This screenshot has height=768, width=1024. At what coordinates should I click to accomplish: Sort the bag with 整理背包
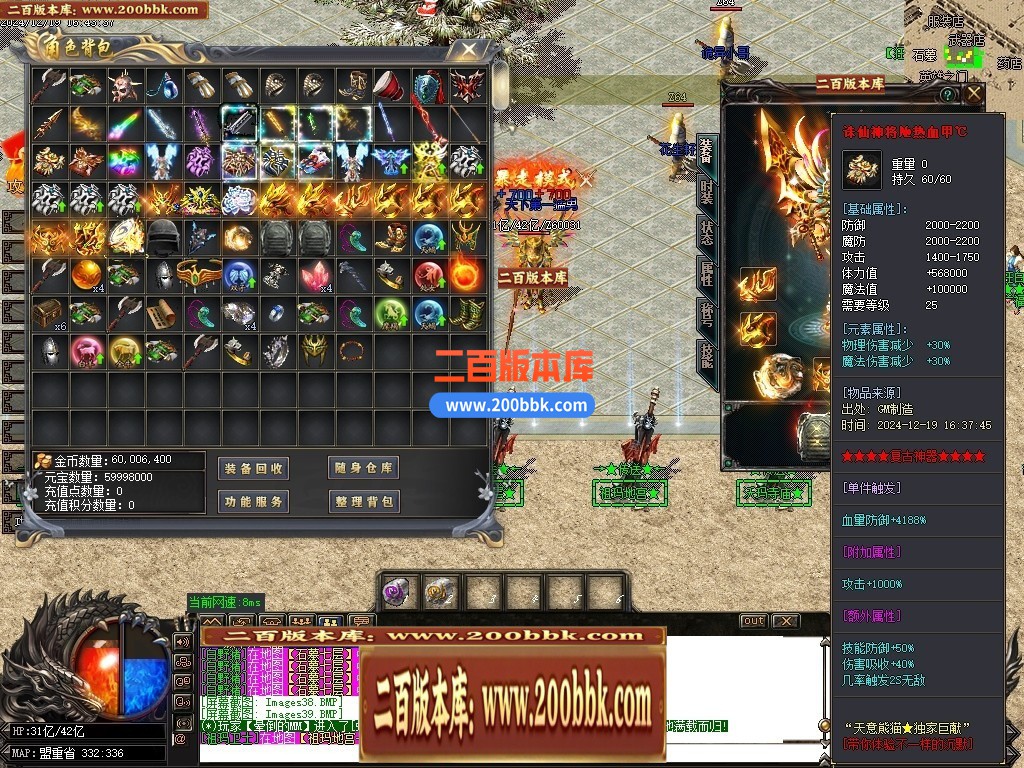click(363, 501)
